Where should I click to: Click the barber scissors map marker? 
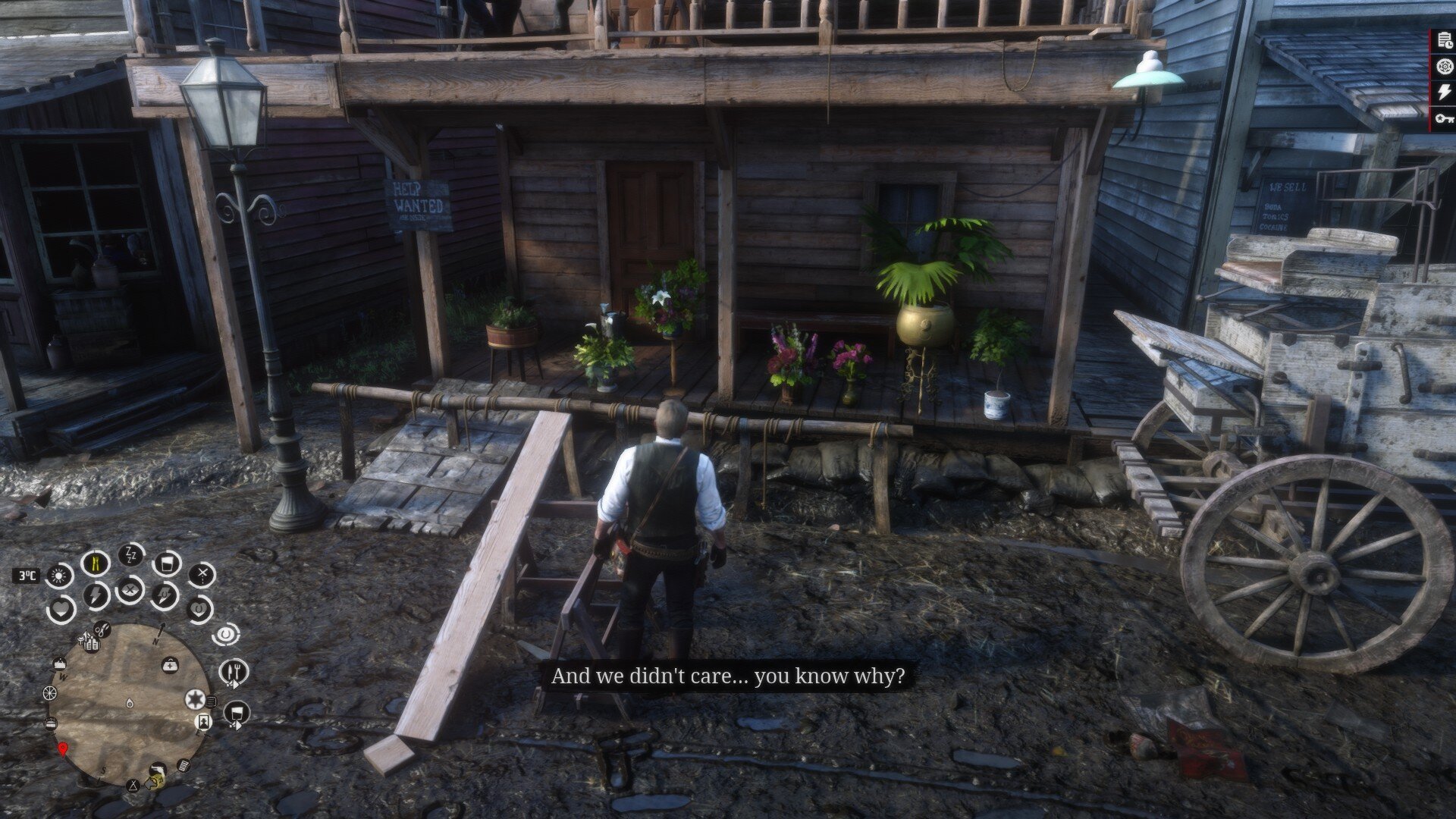[x=102, y=629]
